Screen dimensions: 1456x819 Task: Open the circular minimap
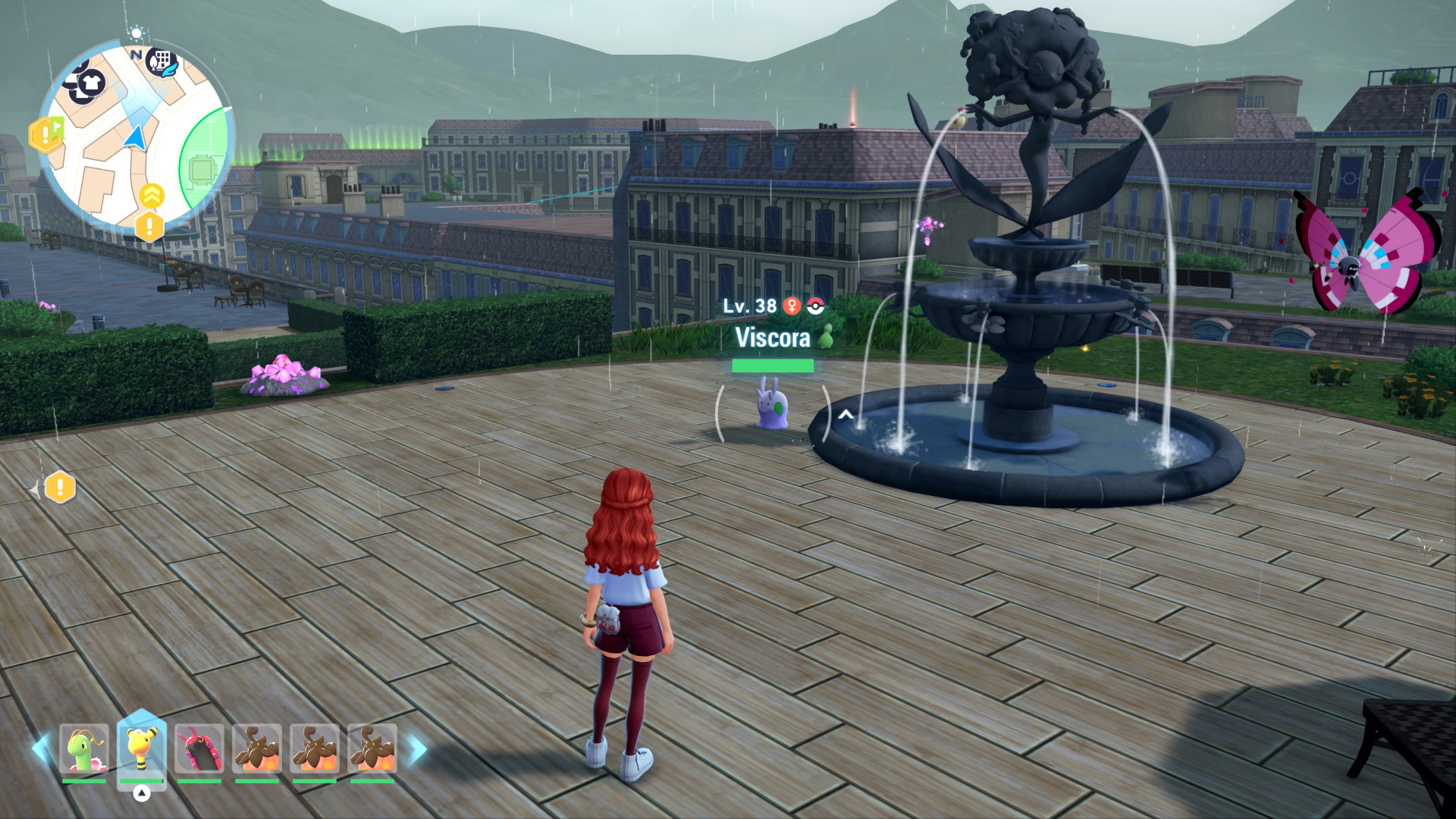(x=133, y=135)
